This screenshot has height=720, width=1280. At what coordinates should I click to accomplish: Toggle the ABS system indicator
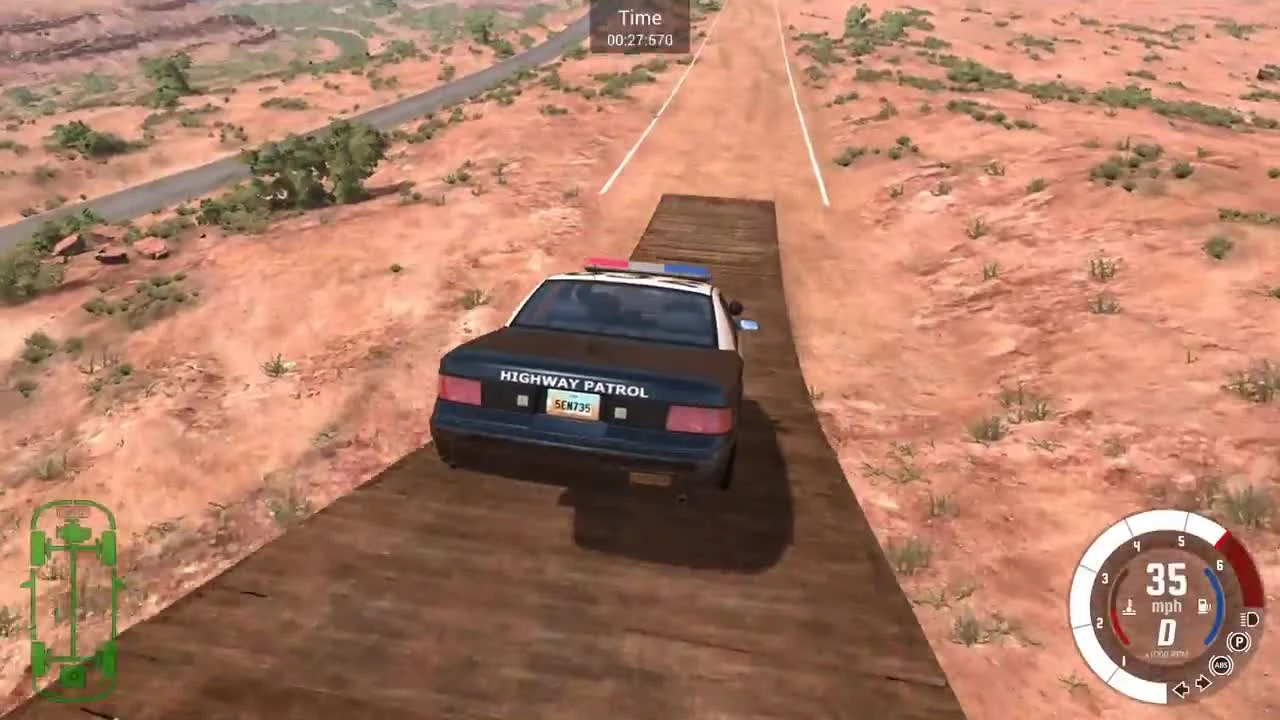pyautogui.click(x=1219, y=665)
